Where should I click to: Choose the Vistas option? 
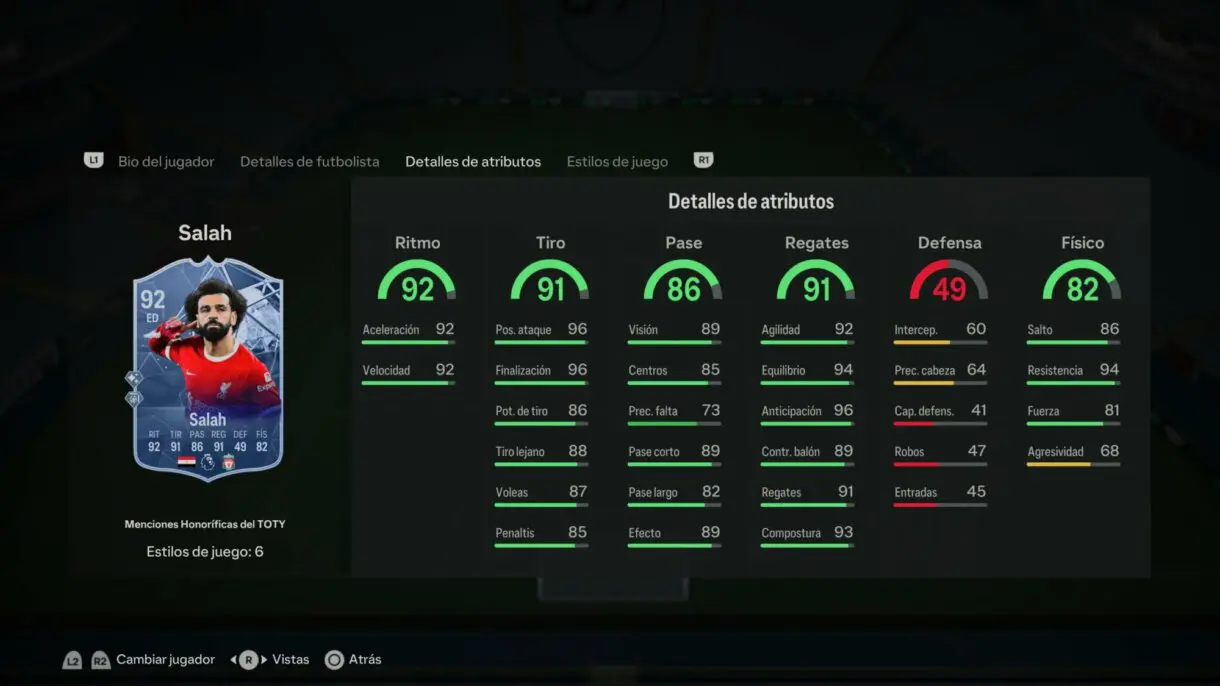click(x=290, y=660)
